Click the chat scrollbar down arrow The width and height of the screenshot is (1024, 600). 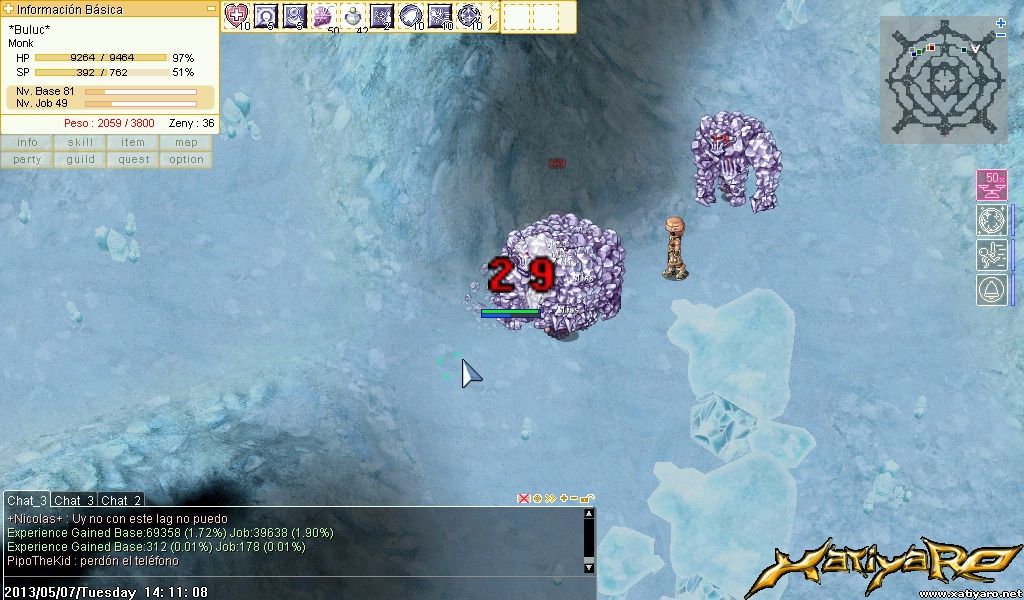(x=589, y=566)
